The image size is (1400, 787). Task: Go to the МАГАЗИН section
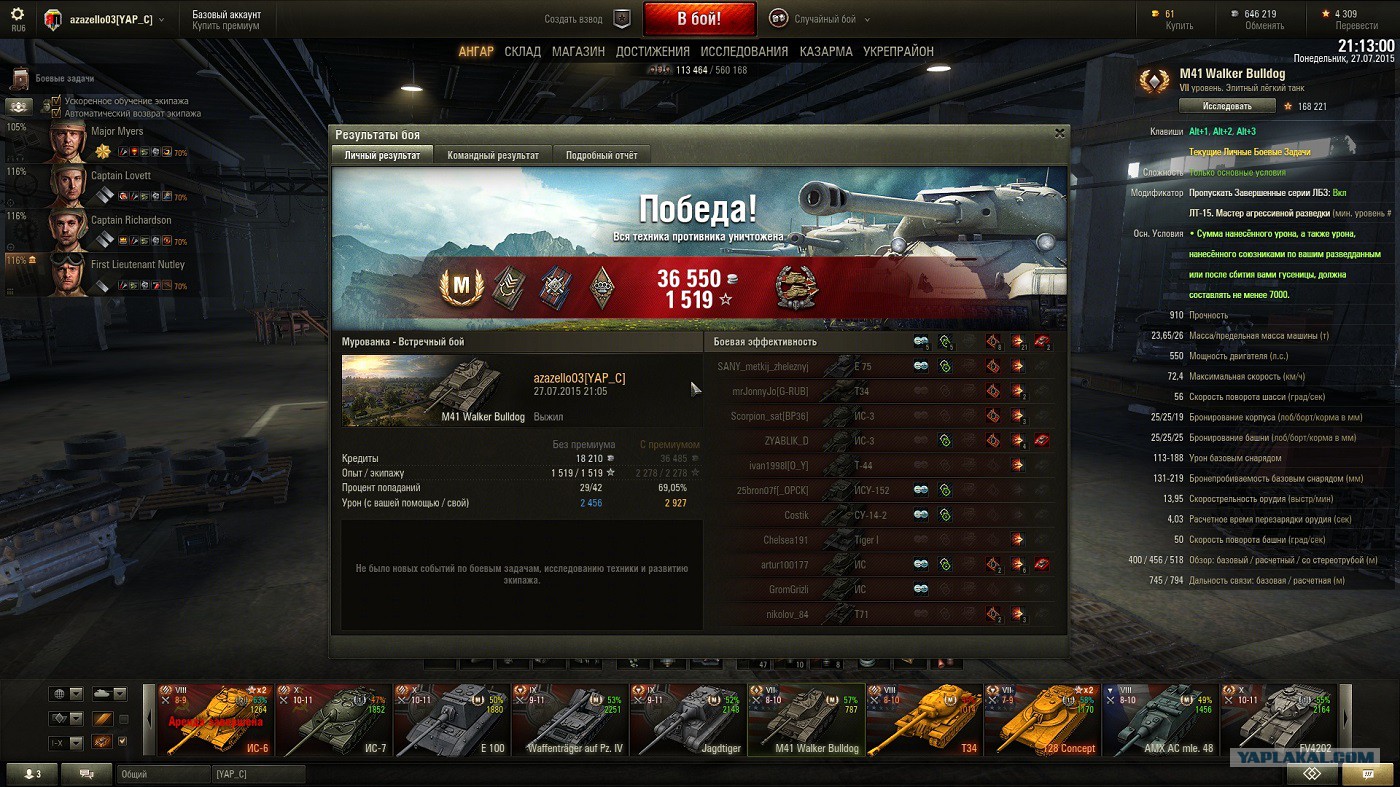(x=578, y=51)
